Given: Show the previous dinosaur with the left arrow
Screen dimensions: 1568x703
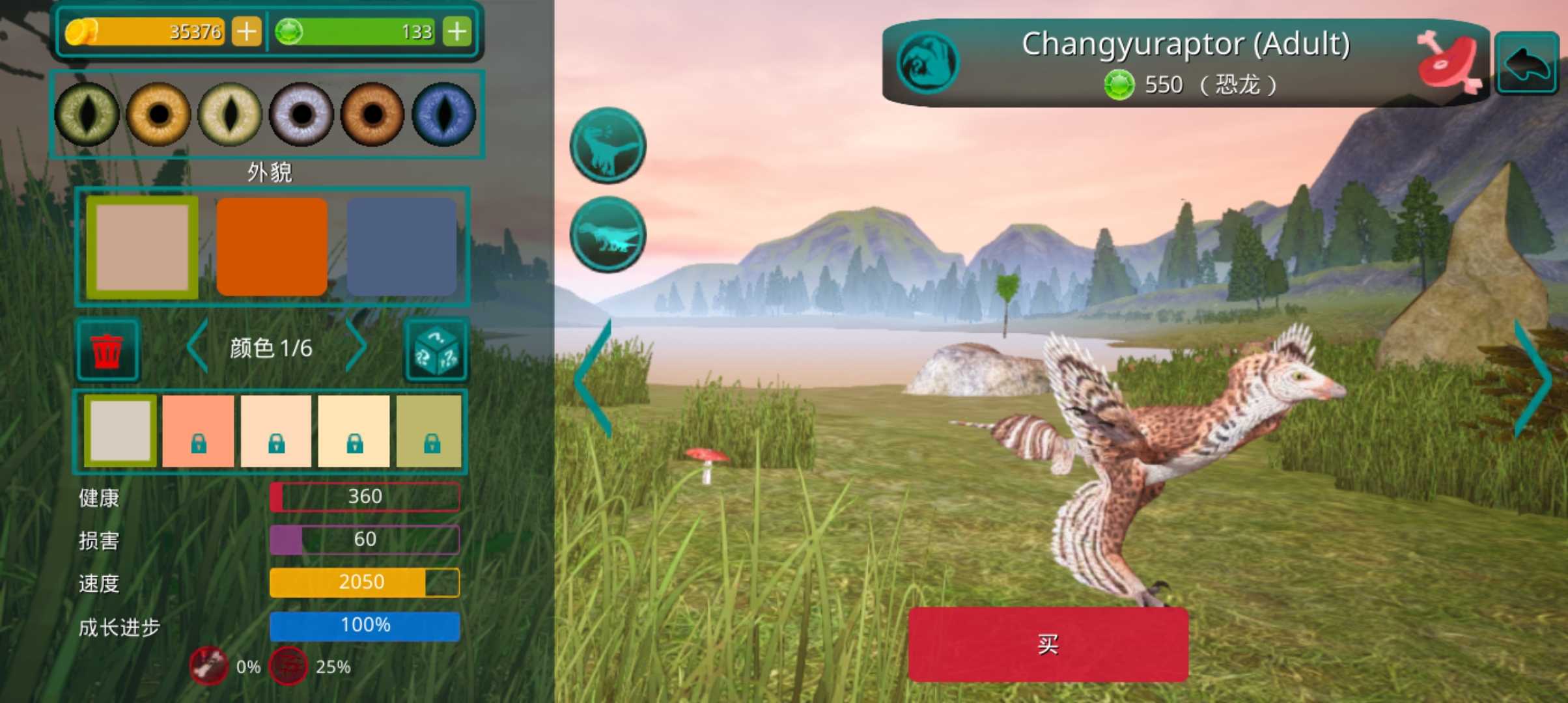Looking at the screenshot, I should 594,379.
